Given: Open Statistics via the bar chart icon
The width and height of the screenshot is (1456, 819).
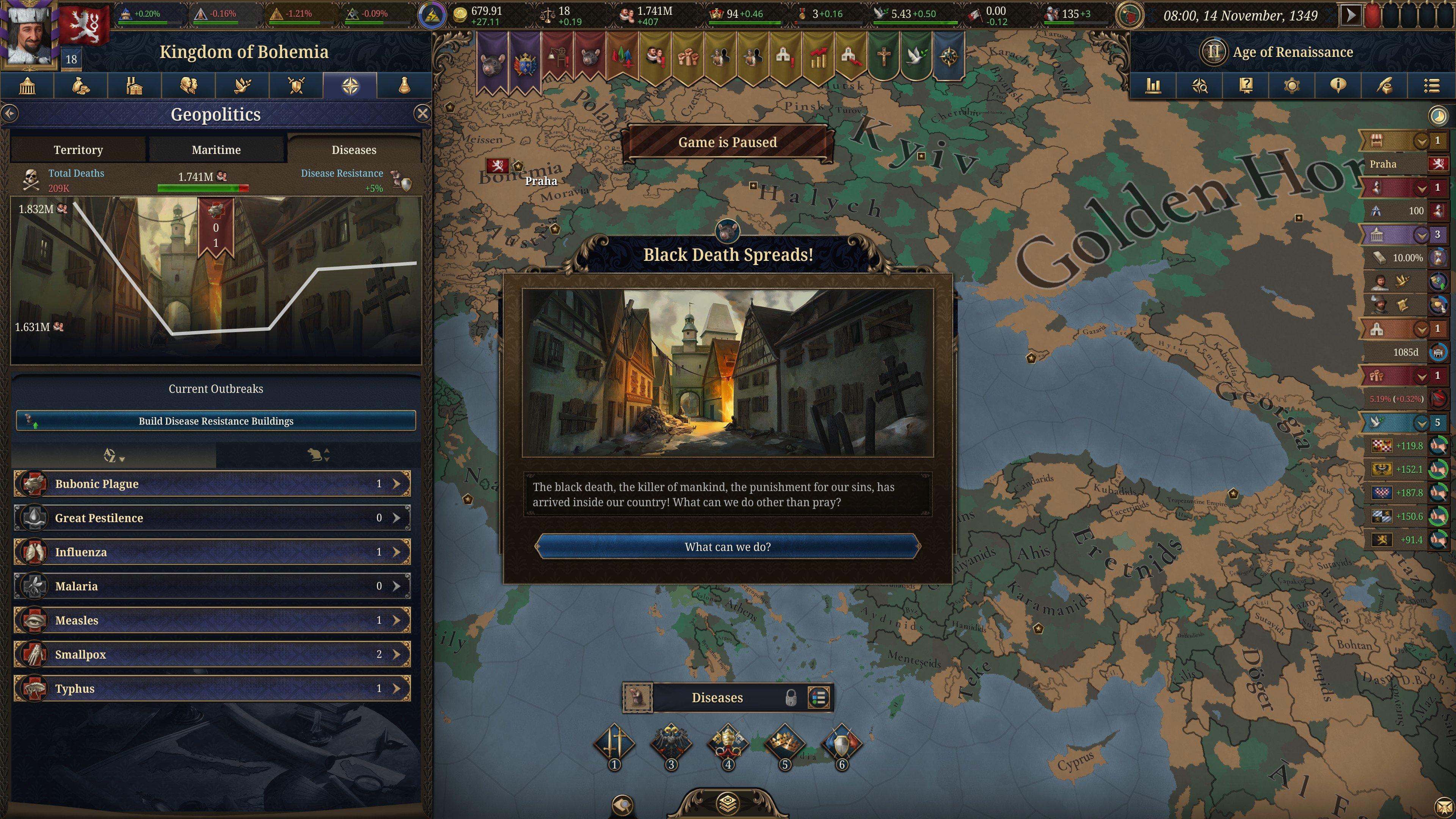Looking at the screenshot, I should click(x=1153, y=86).
